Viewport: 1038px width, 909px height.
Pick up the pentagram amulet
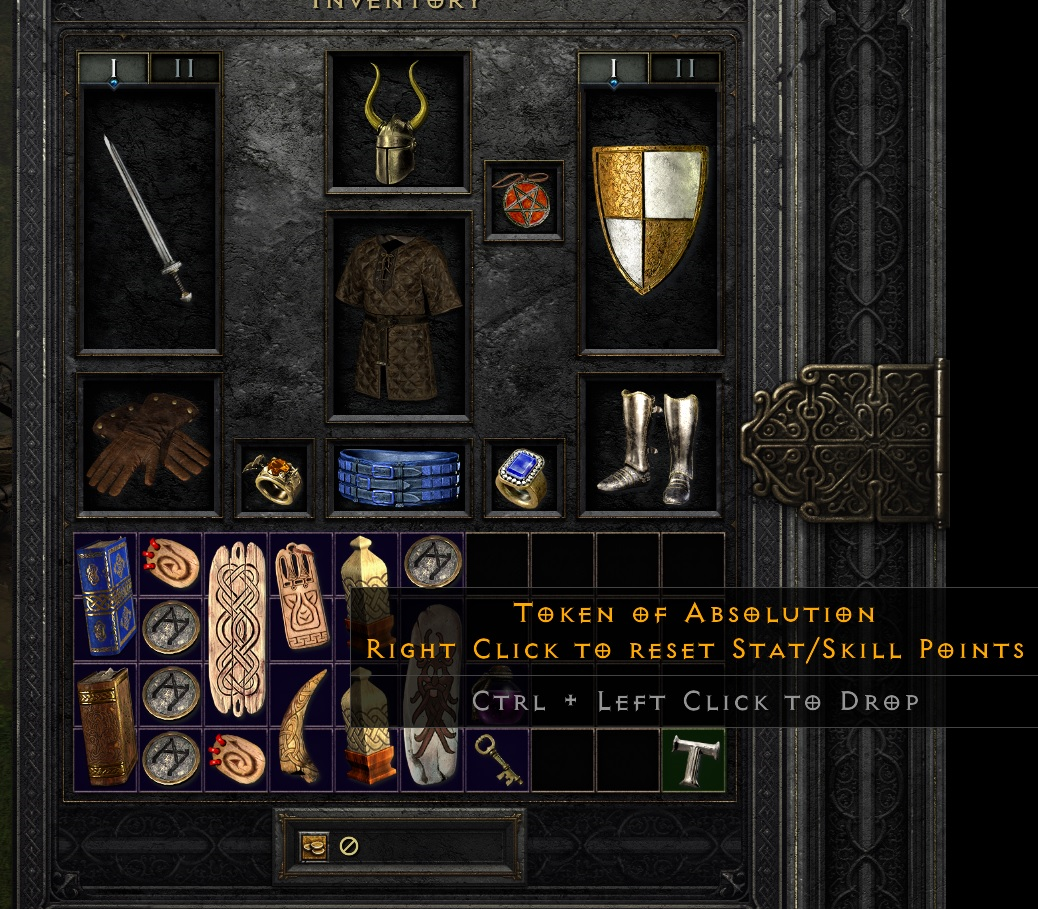(x=523, y=201)
